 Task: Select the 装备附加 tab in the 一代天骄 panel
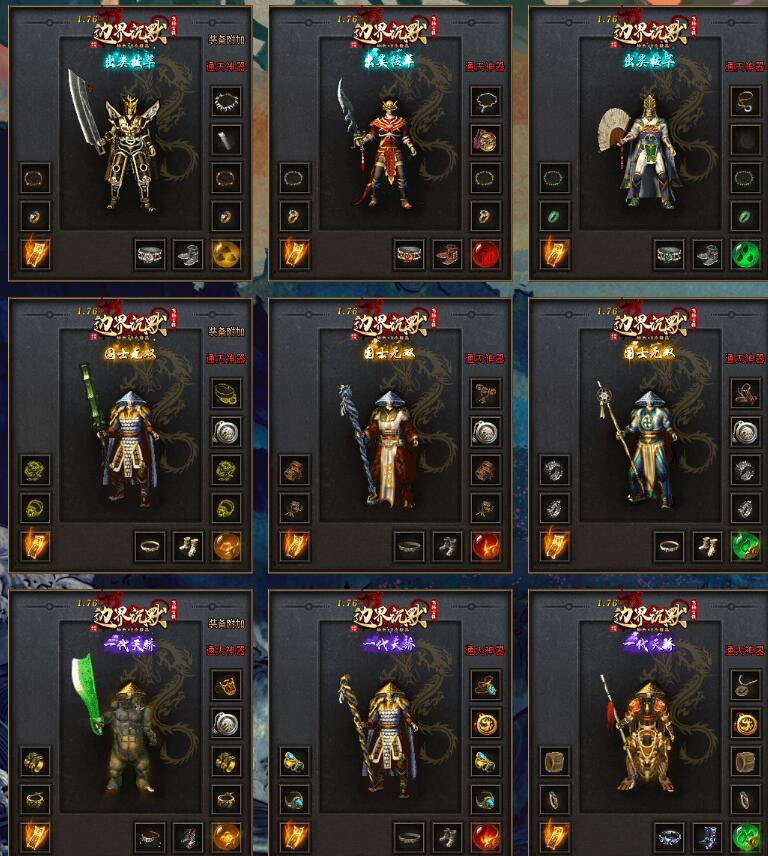[225, 623]
